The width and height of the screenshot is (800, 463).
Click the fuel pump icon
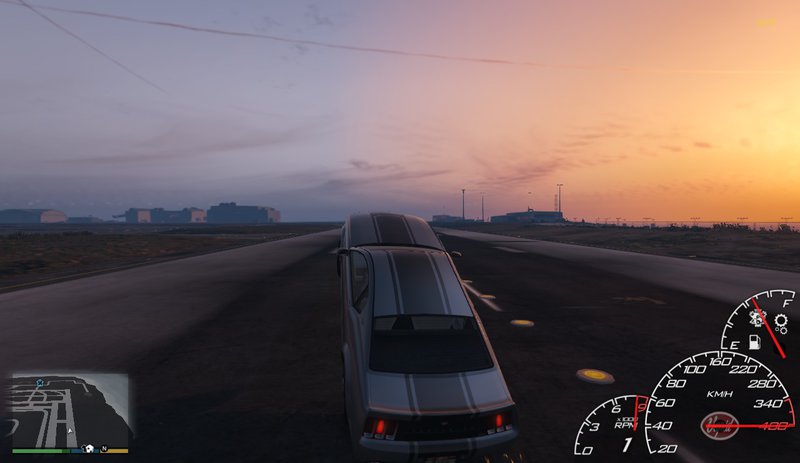coord(754,343)
